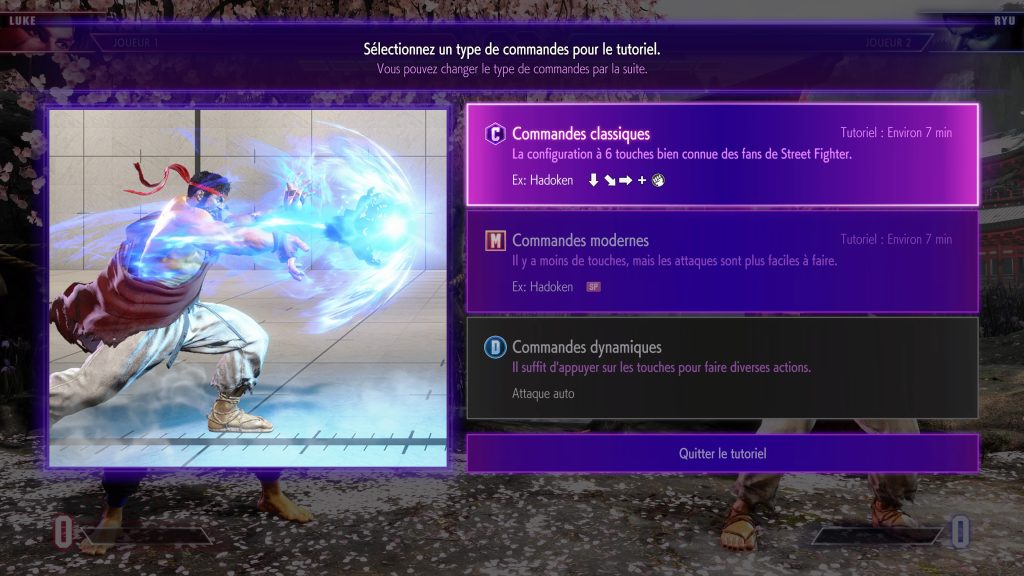Choose Commandes modernes option
Viewport: 1024px width, 576px height.
(x=722, y=261)
